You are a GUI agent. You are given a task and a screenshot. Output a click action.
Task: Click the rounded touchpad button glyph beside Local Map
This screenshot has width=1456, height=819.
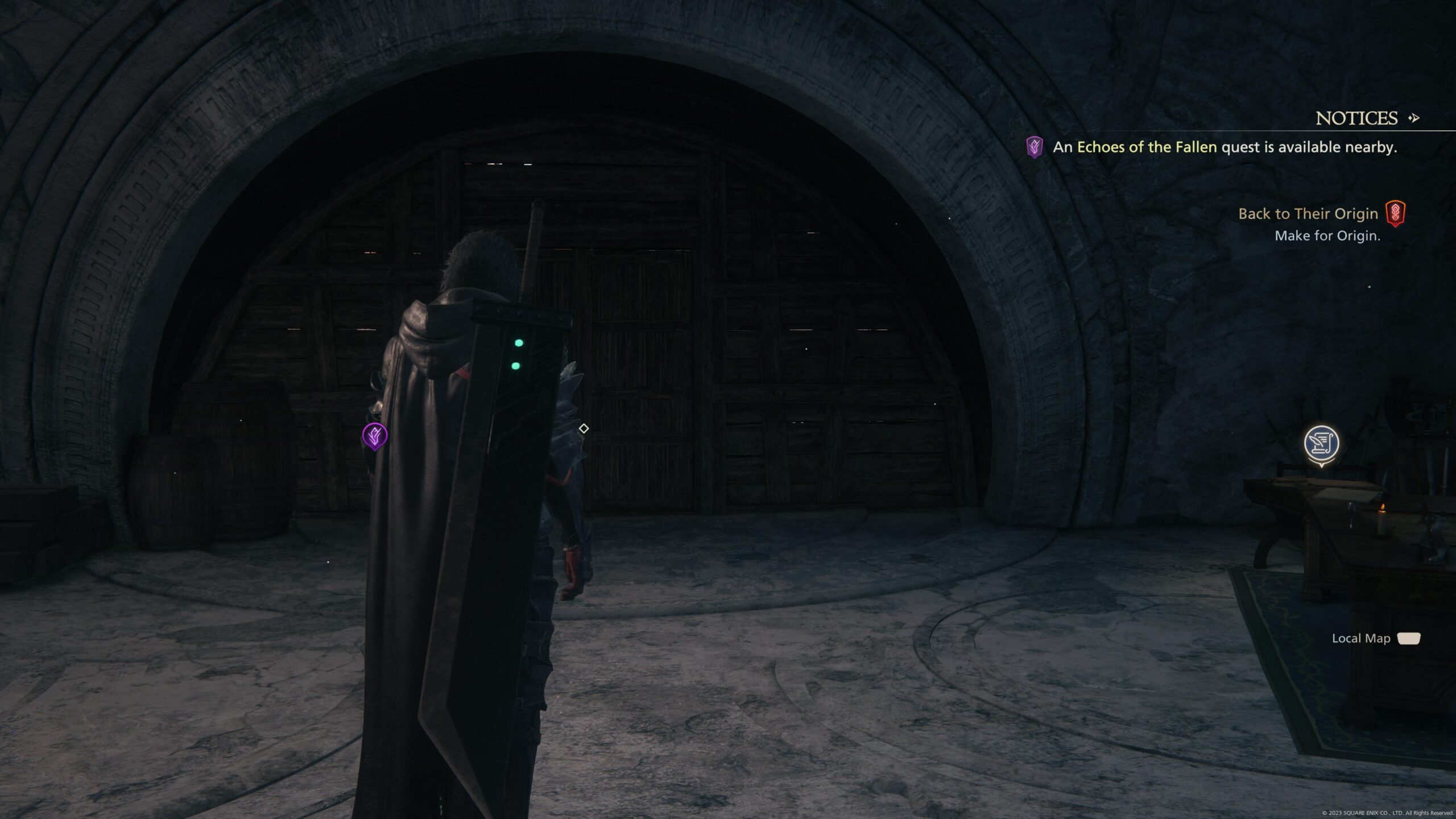click(x=1409, y=638)
